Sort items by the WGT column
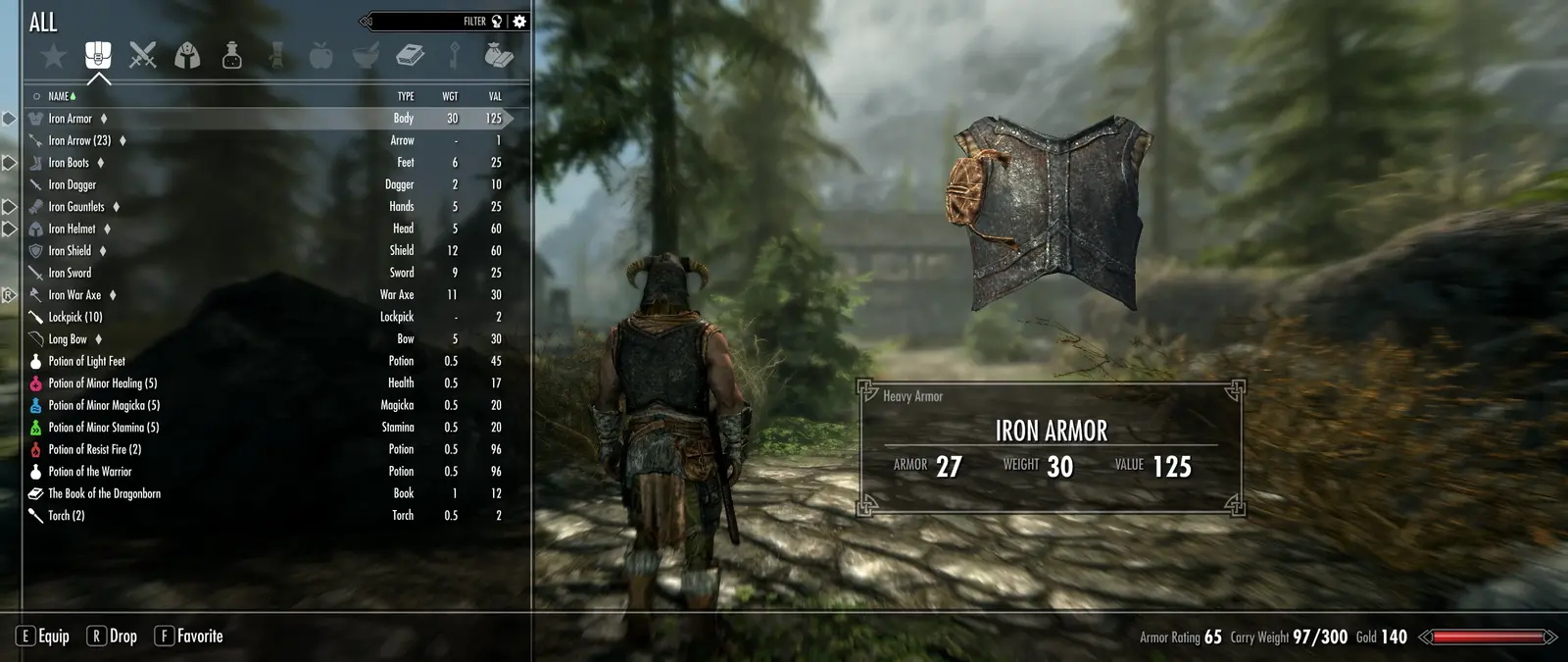Image resolution: width=1568 pixels, height=662 pixels. coord(450,96)
